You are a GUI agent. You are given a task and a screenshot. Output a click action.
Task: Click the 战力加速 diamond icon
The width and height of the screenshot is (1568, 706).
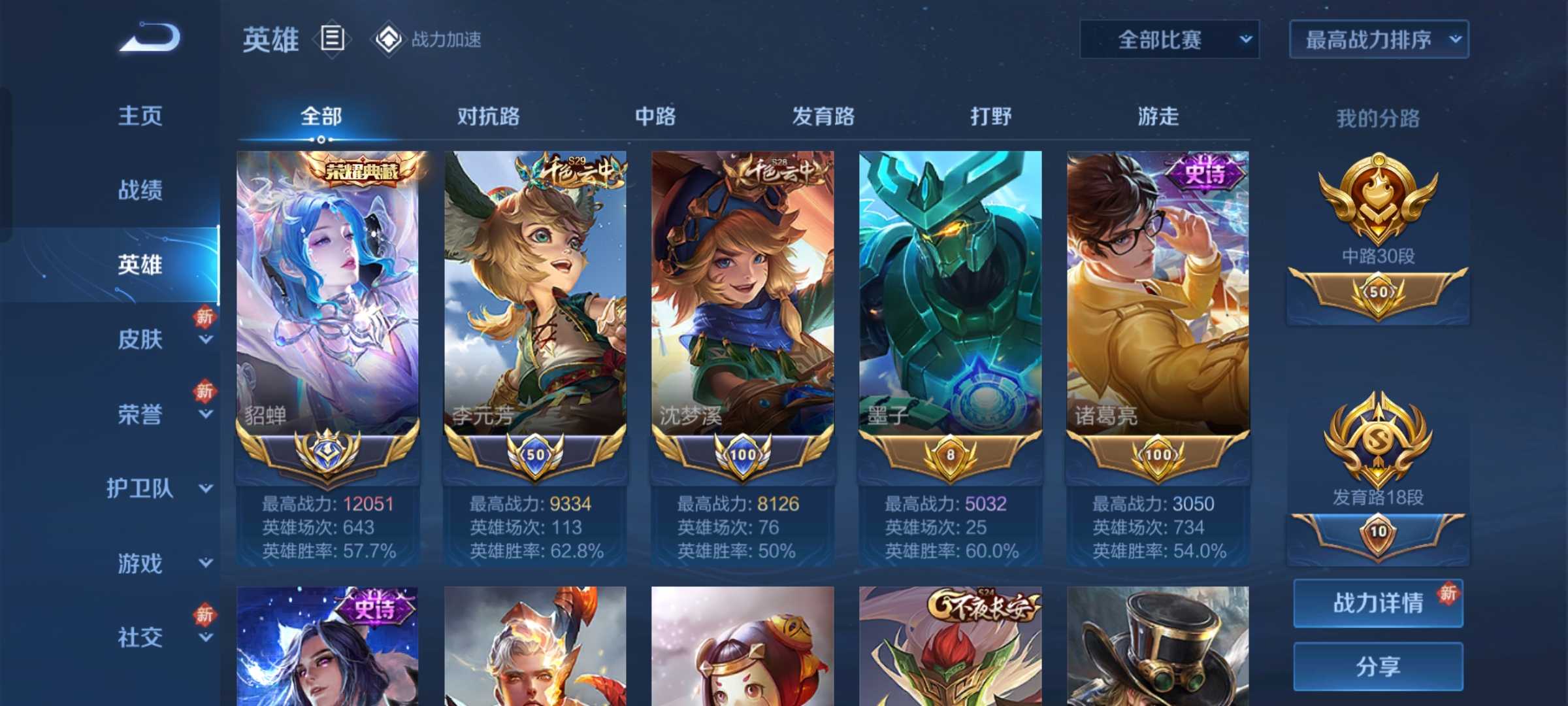tap(389, 38)
